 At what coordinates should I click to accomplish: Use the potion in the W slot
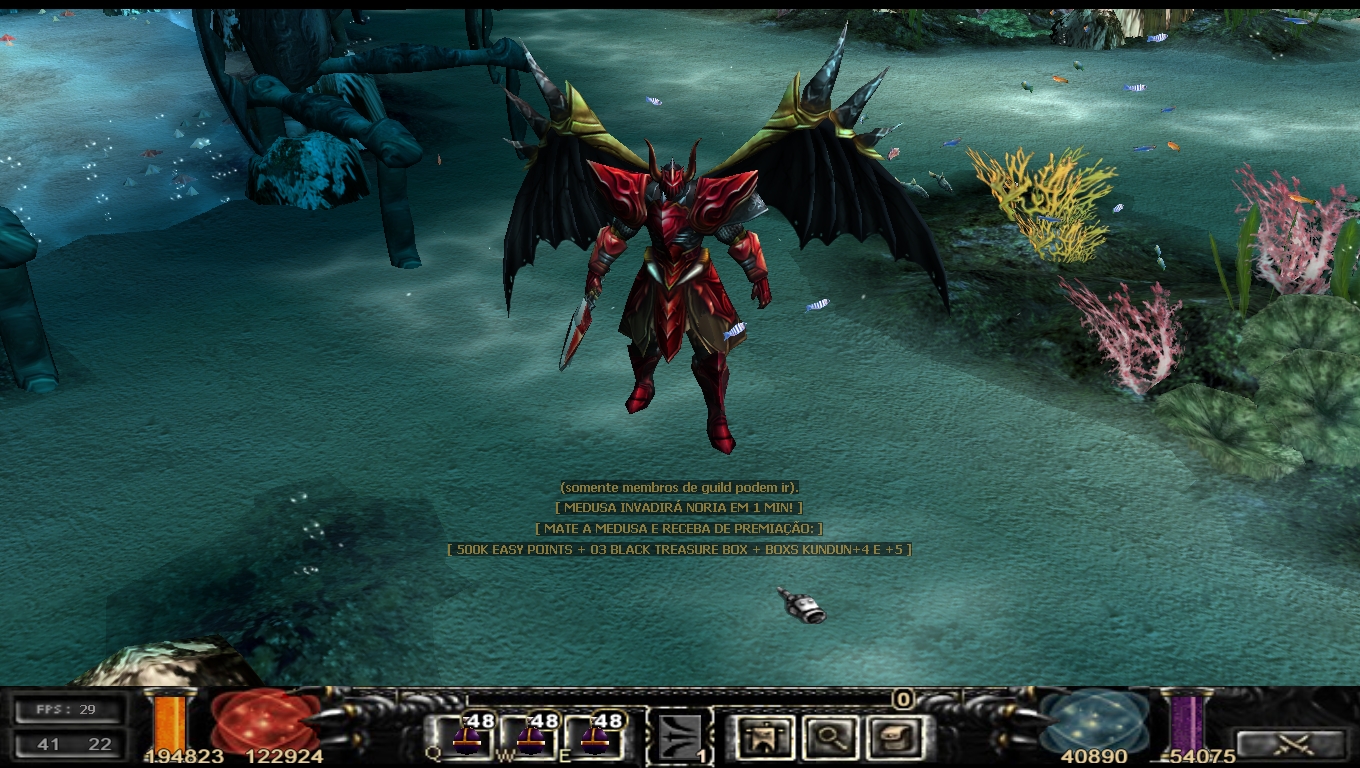click(x=528, y=737)
